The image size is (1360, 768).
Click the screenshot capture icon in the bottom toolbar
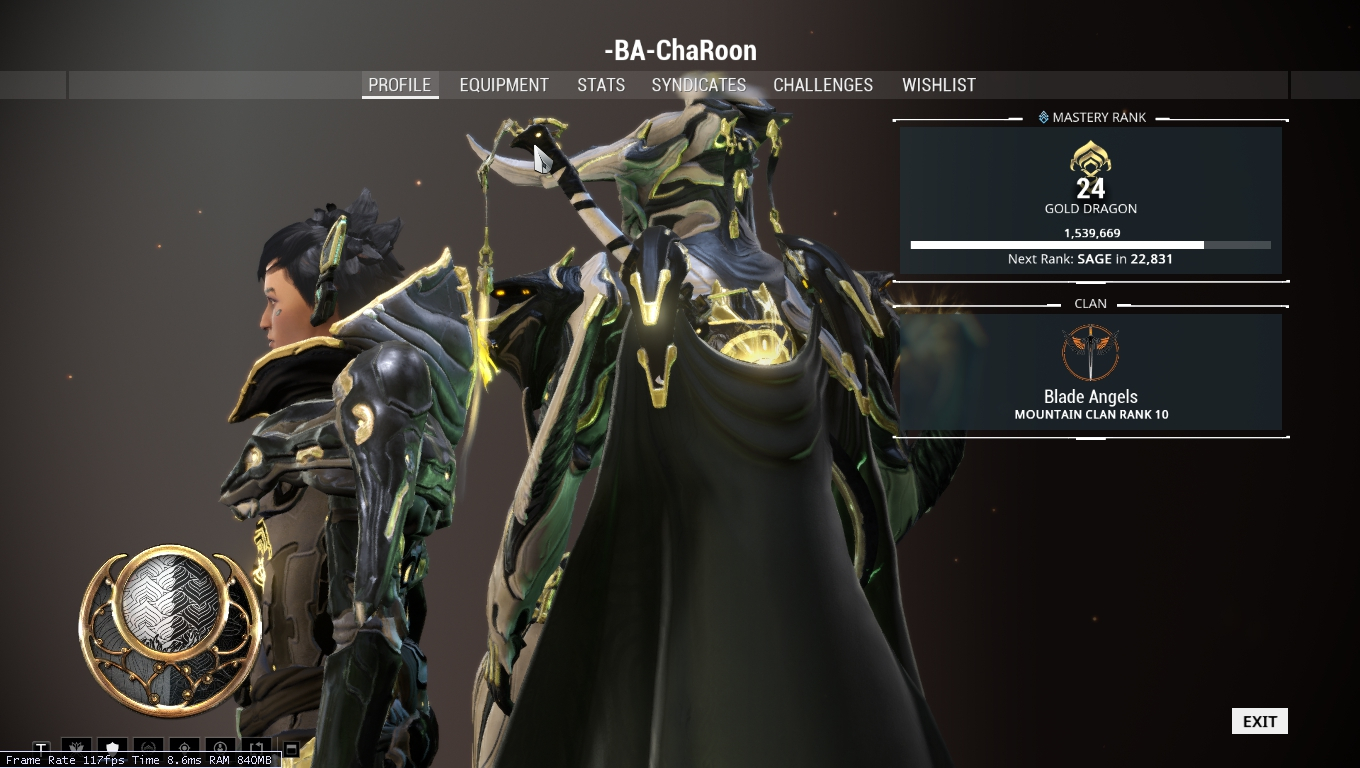pos(256,746)
